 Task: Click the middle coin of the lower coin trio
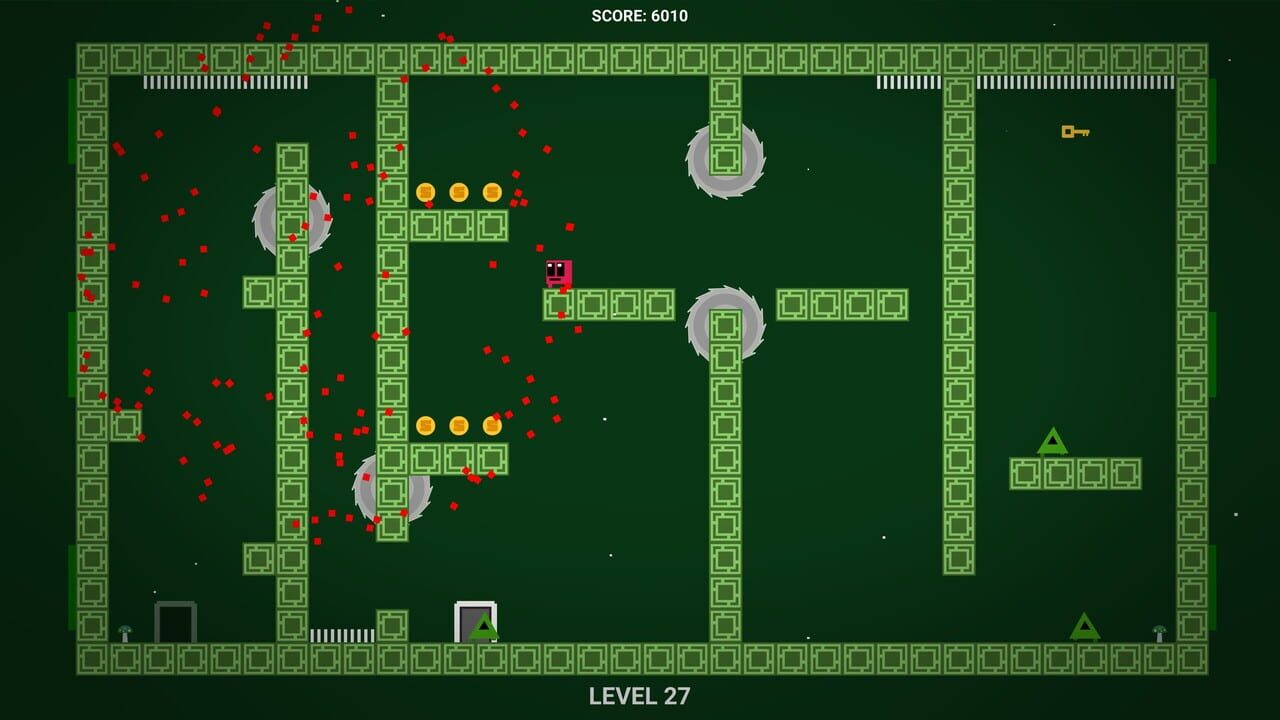click(458, 425)
